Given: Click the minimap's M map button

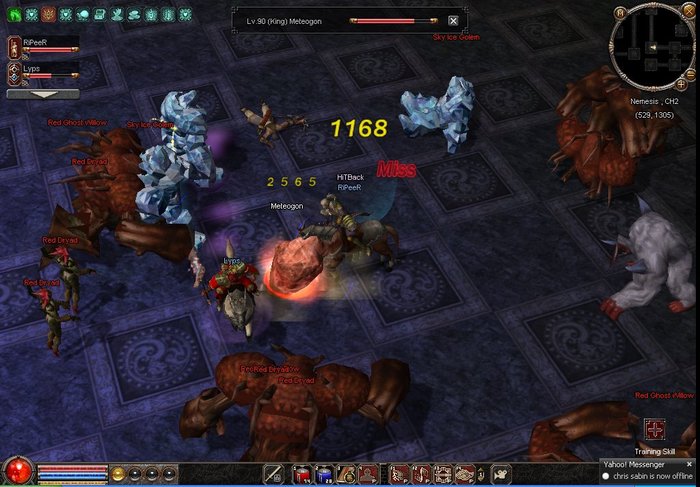Looking at the screenshot, I should point(621,11).
